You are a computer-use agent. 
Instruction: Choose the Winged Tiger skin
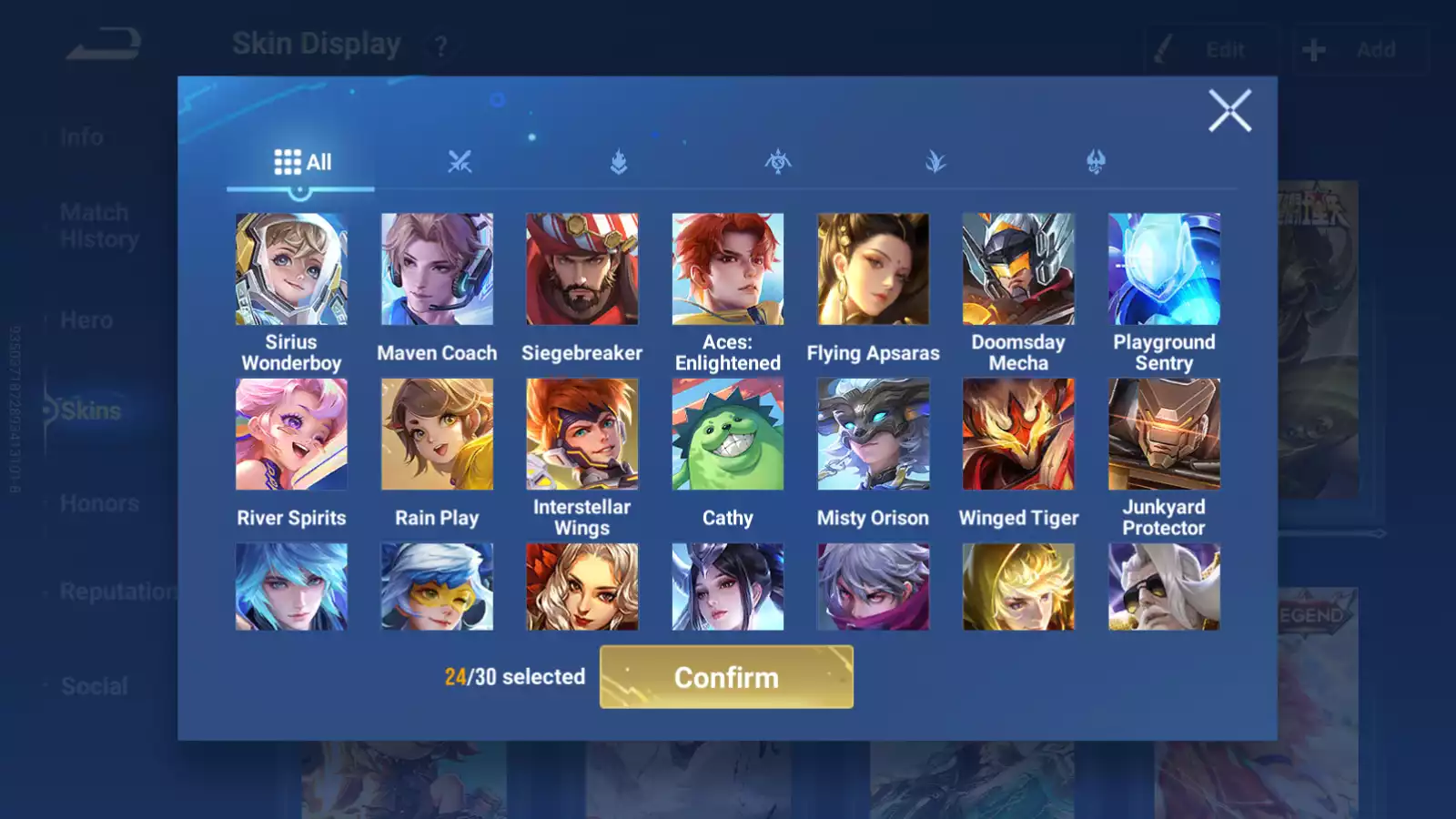pyautogui.click(x=1018, y=434)
